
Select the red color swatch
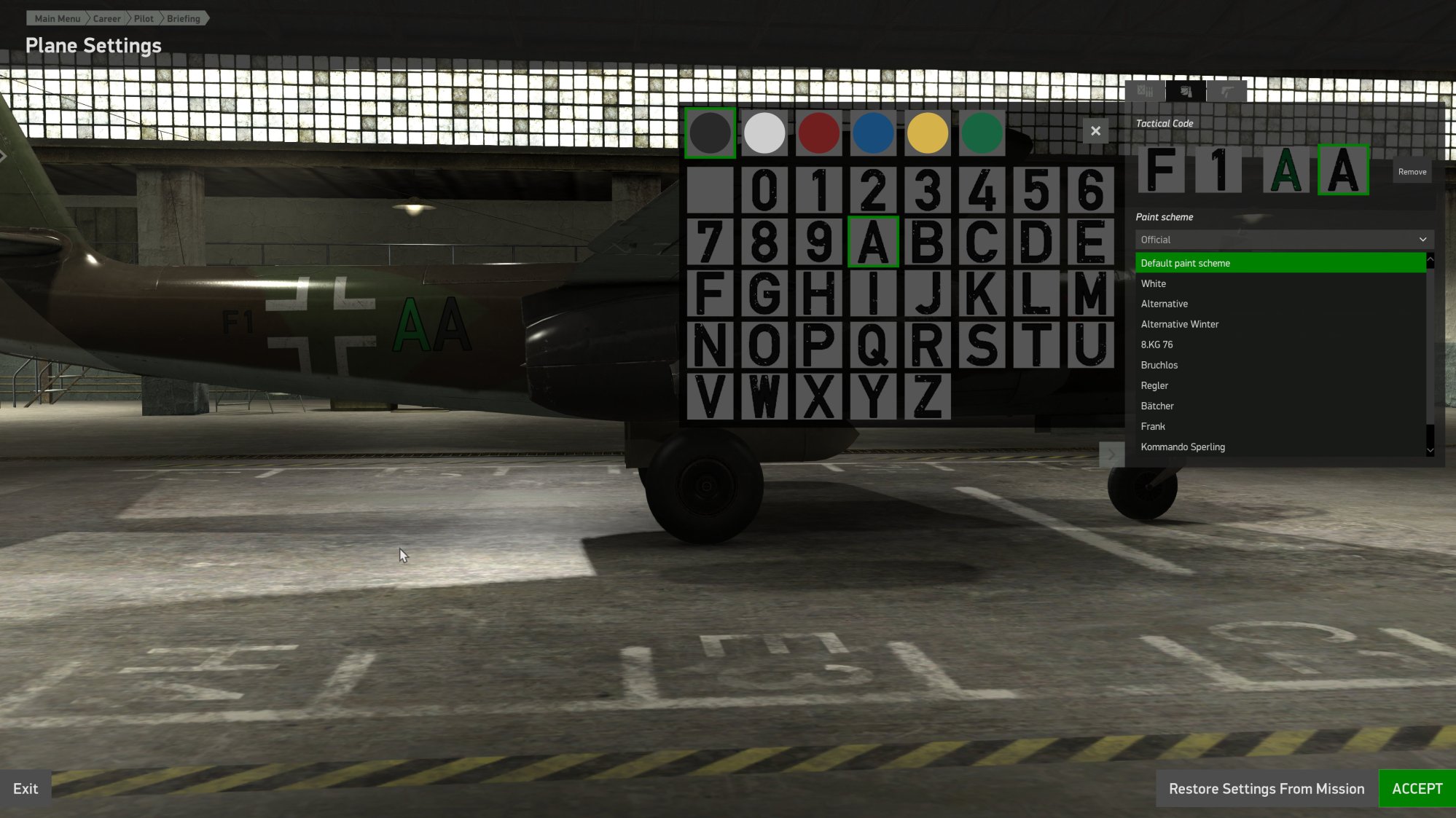(818, 132)
